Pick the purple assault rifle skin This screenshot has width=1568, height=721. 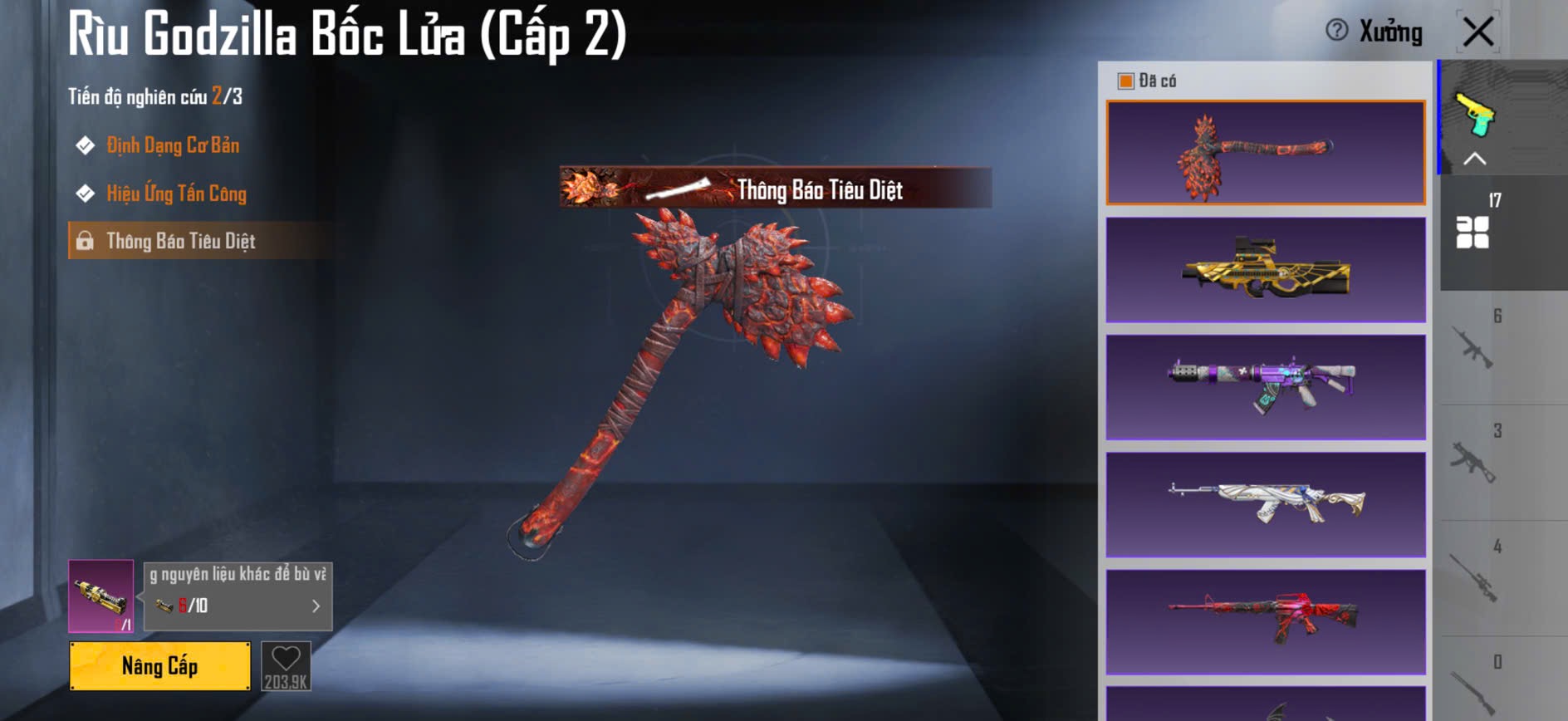click(x=1265, y=387)
